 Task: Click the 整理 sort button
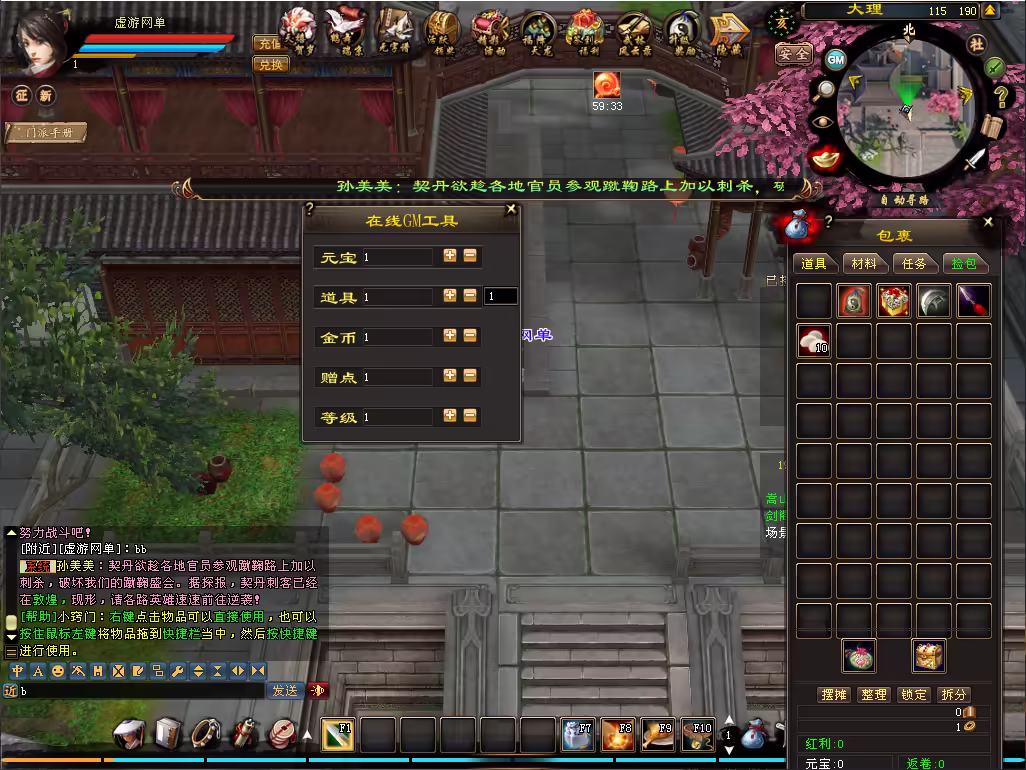tap(873, 694)
